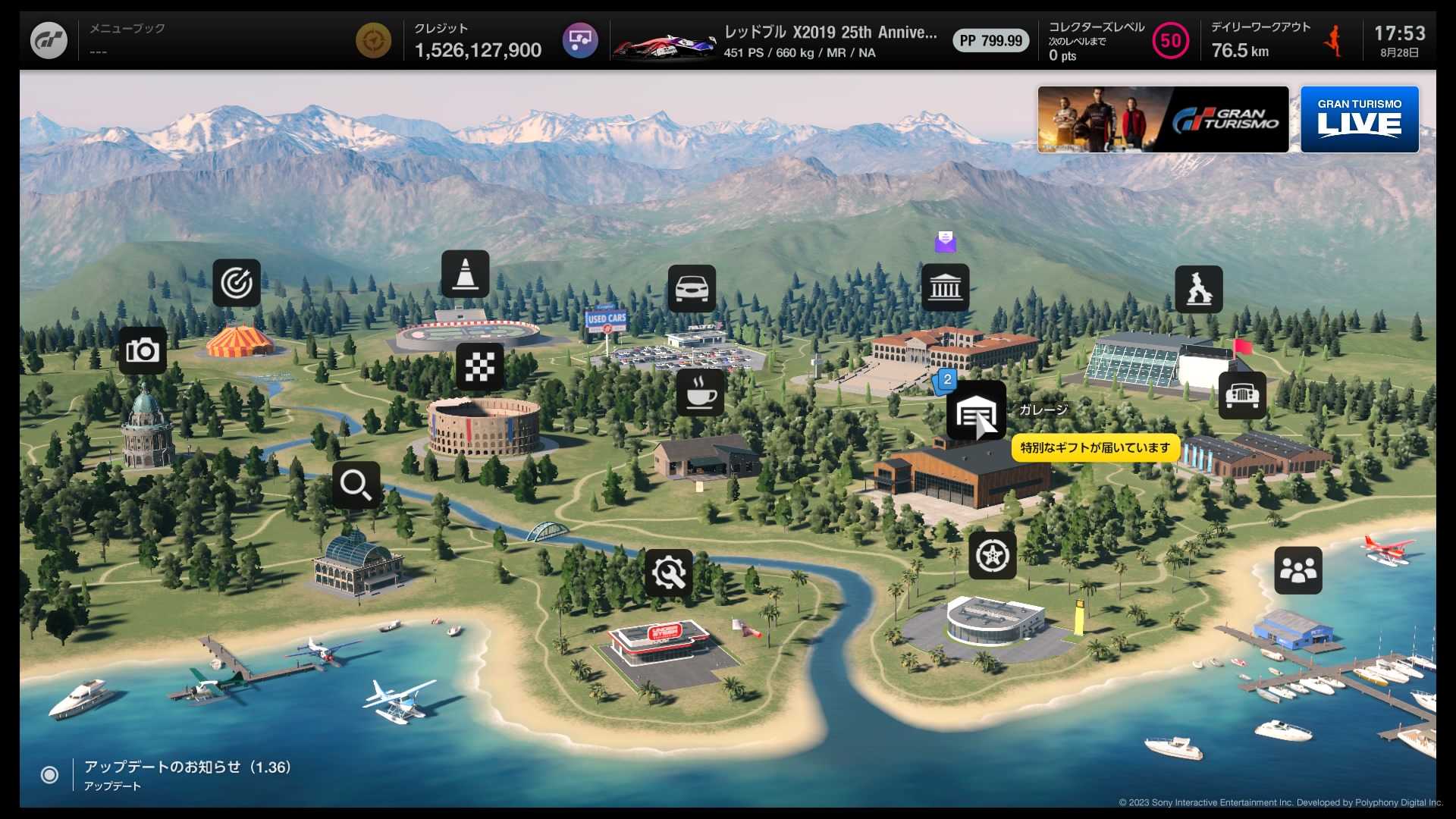Enter the World Circuits checkered flag icon
Screen dimensions: 1456x819
[479, 366]
